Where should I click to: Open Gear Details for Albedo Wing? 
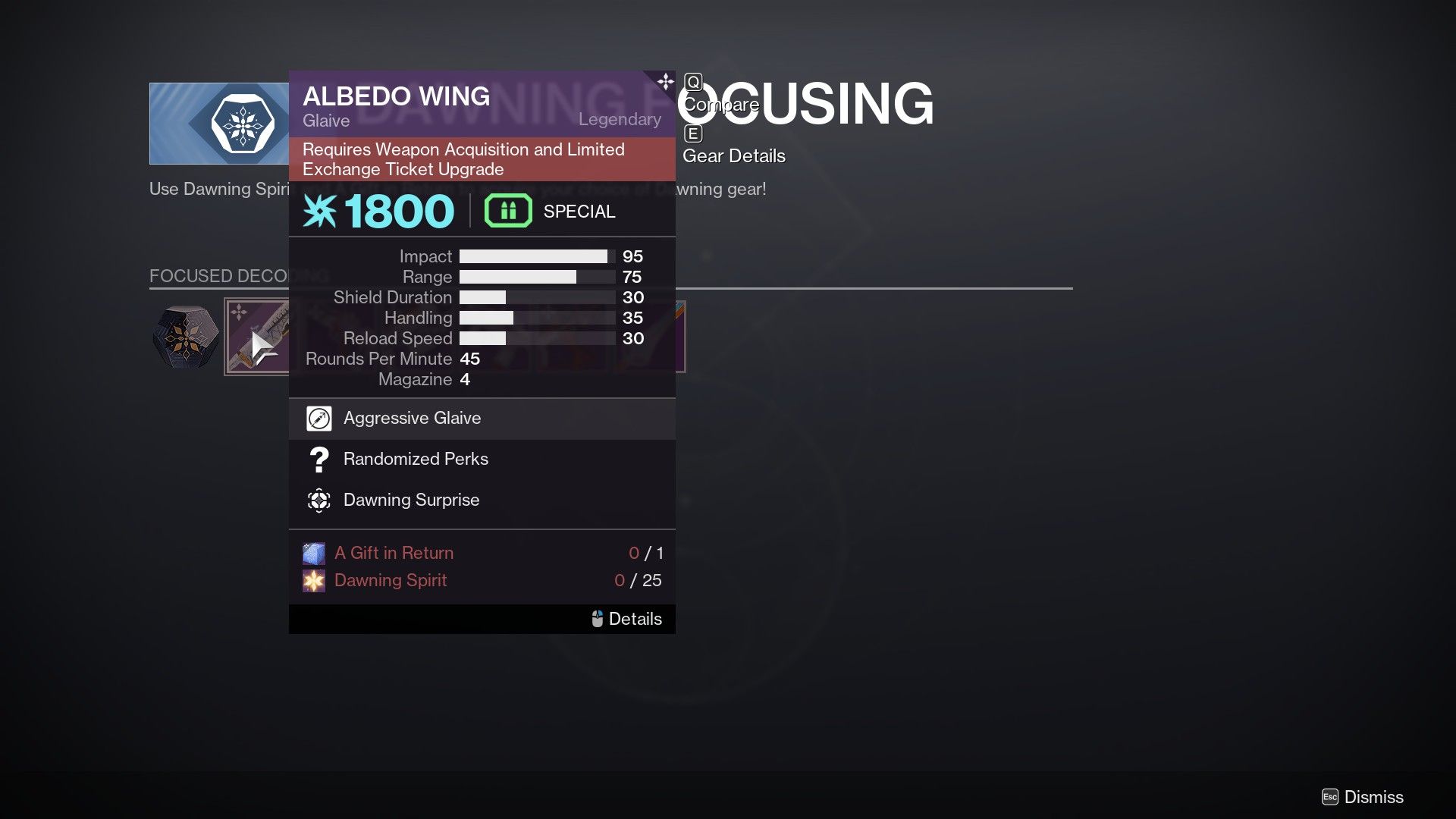pyautogui.click(x=733, y=156)
